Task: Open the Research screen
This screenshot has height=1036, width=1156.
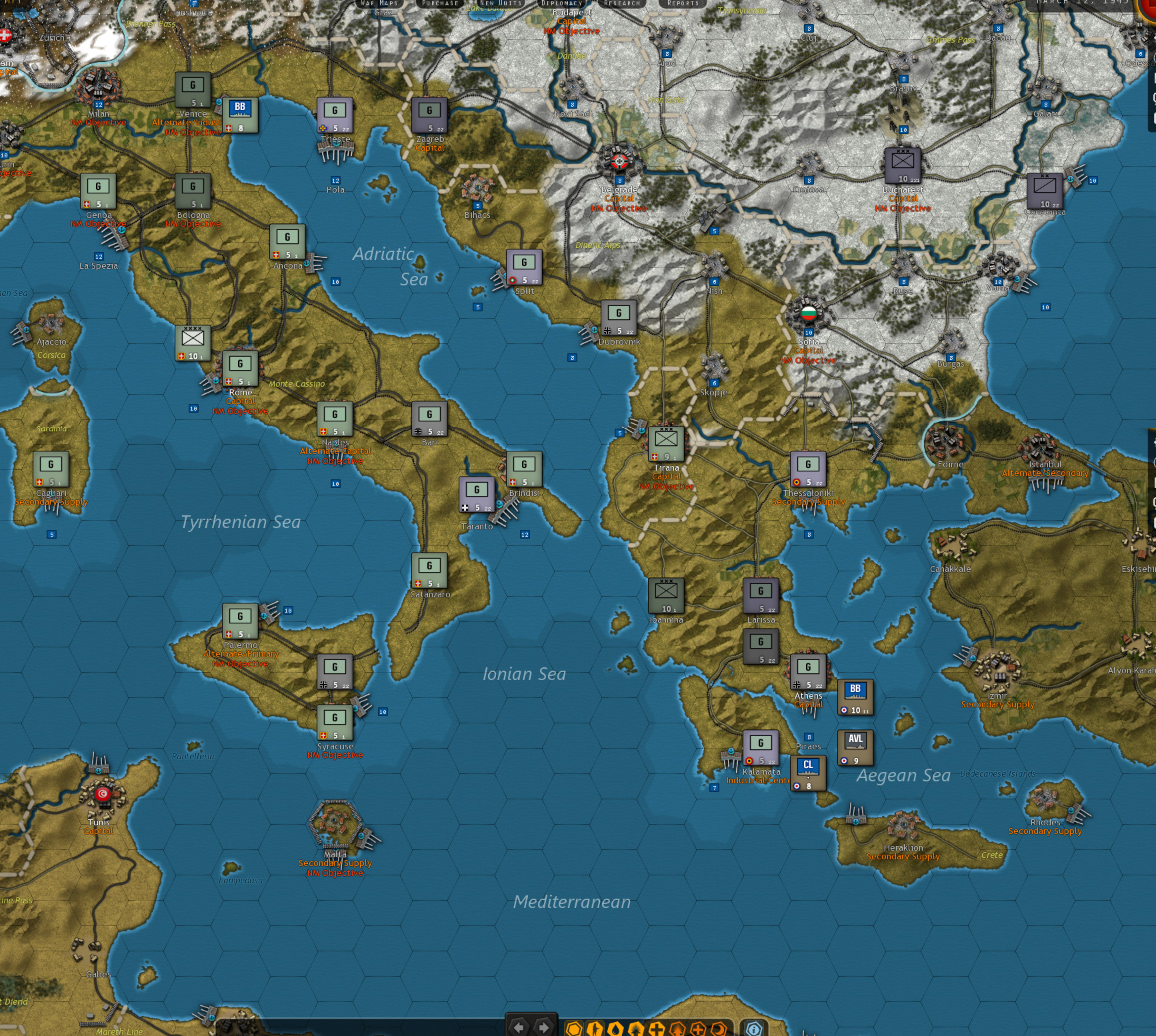Action: click(621, 3)
